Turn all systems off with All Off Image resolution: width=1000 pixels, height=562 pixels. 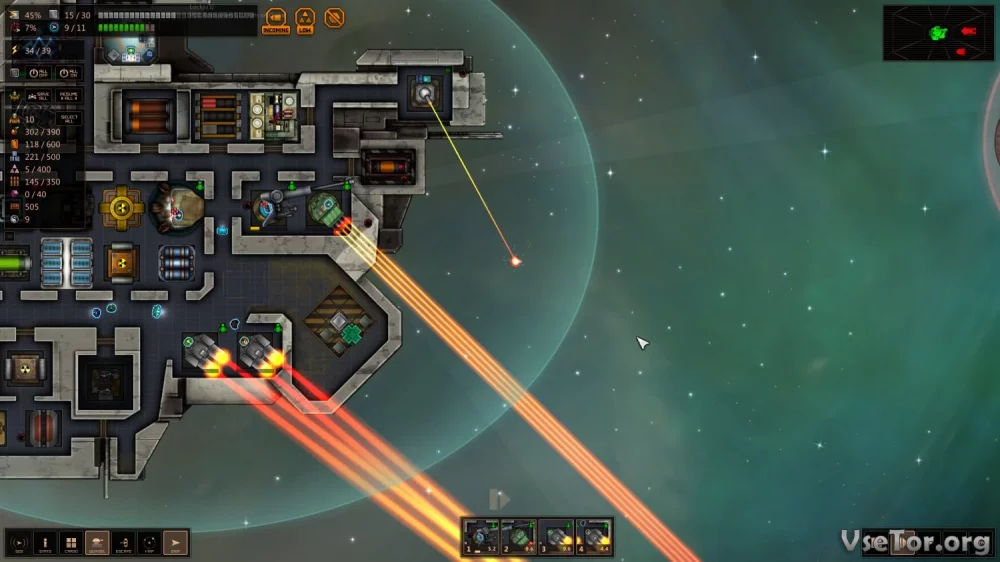point(39,73)
